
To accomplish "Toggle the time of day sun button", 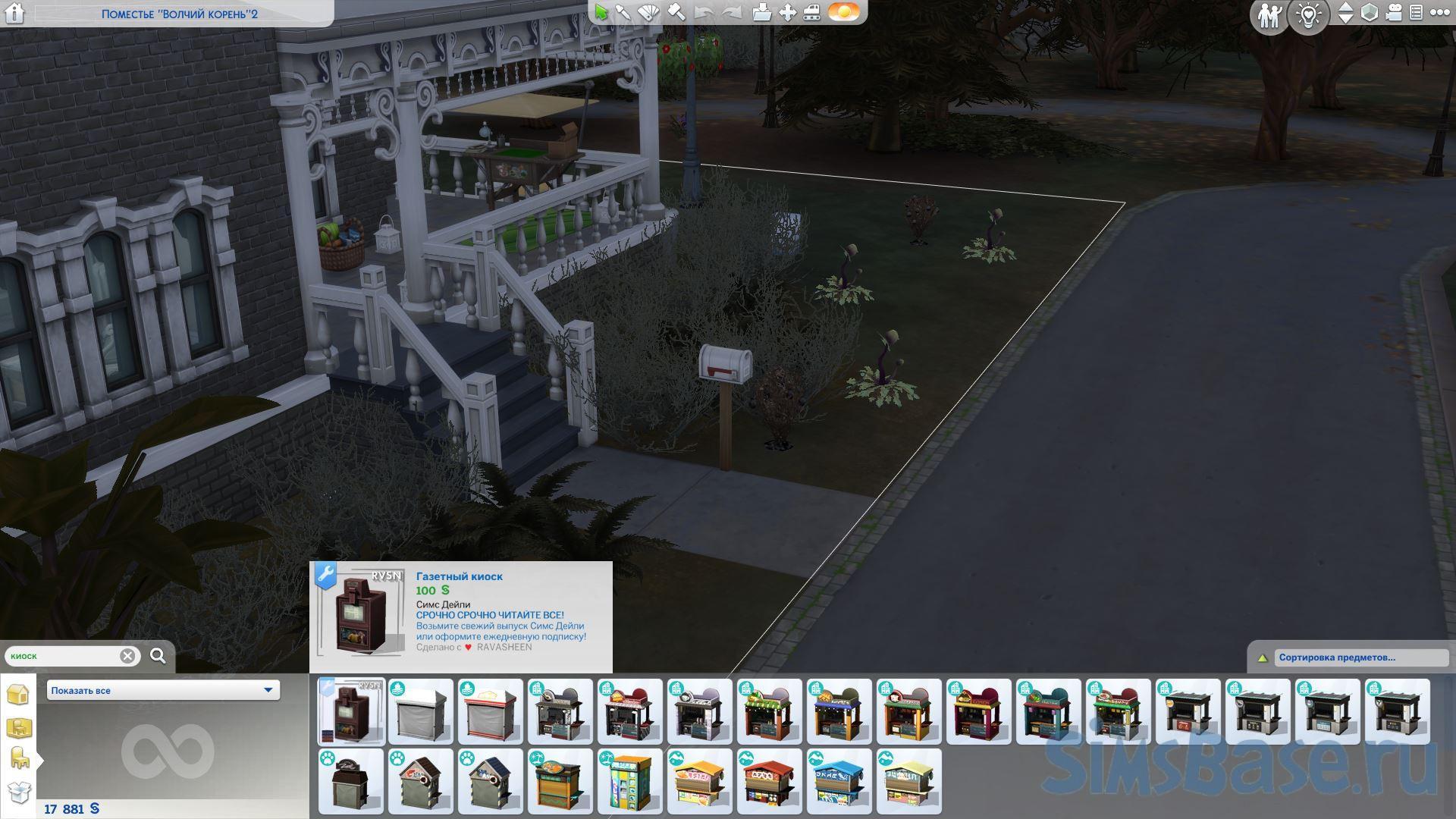I will (843, 13).
